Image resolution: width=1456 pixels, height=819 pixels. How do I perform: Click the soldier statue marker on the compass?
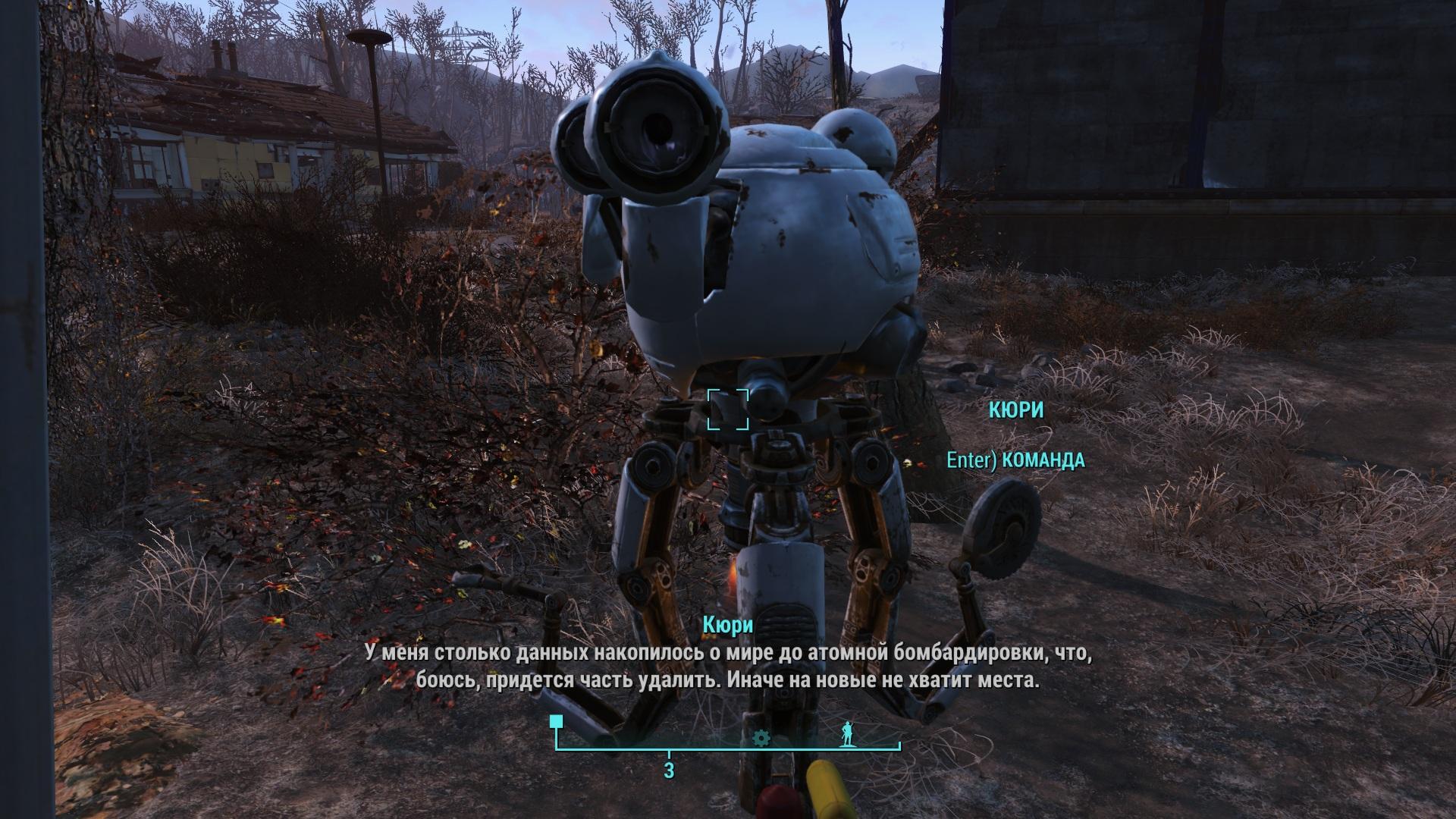(847, 735)
